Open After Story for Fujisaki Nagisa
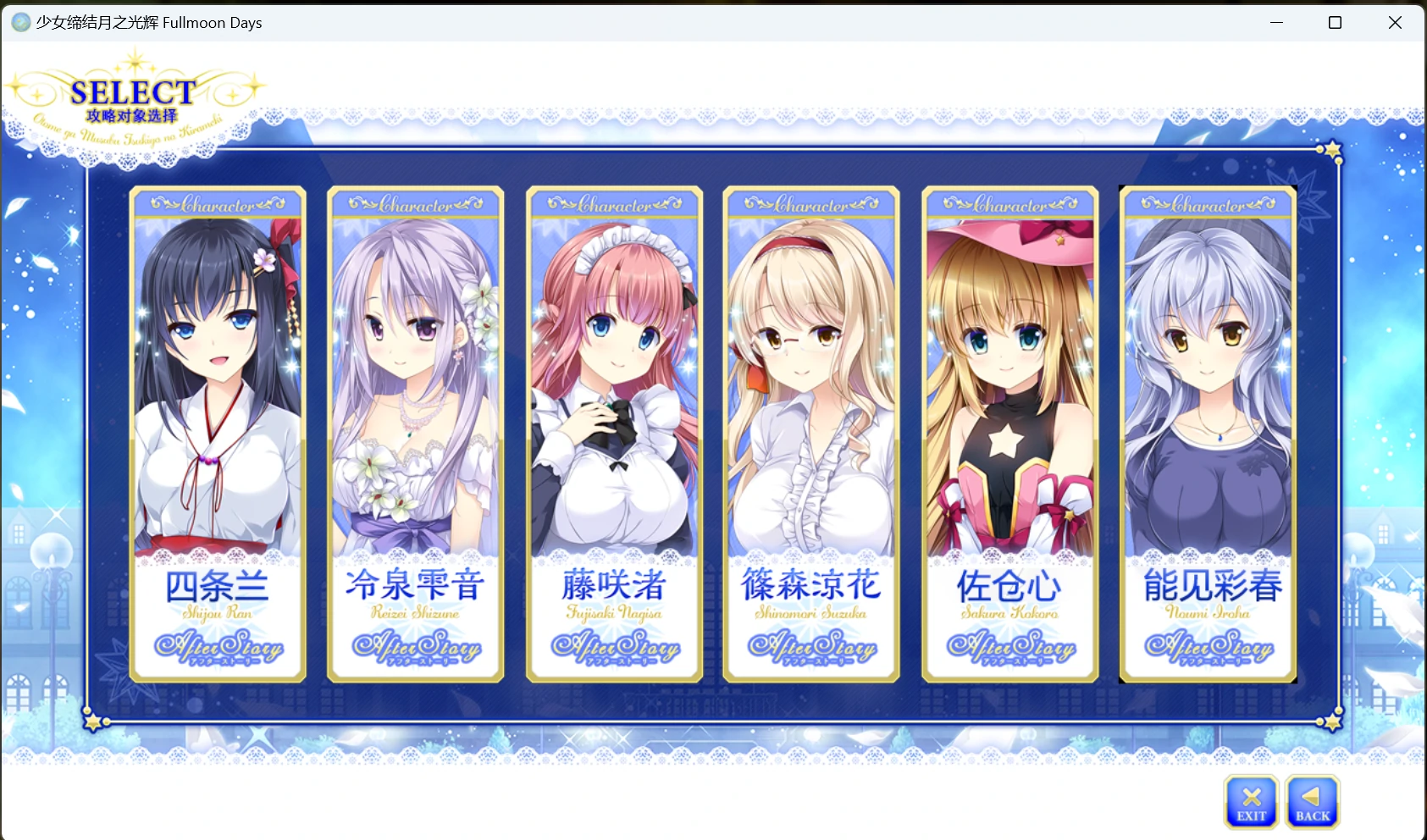The image size is (1427, 840). point(613,648)
